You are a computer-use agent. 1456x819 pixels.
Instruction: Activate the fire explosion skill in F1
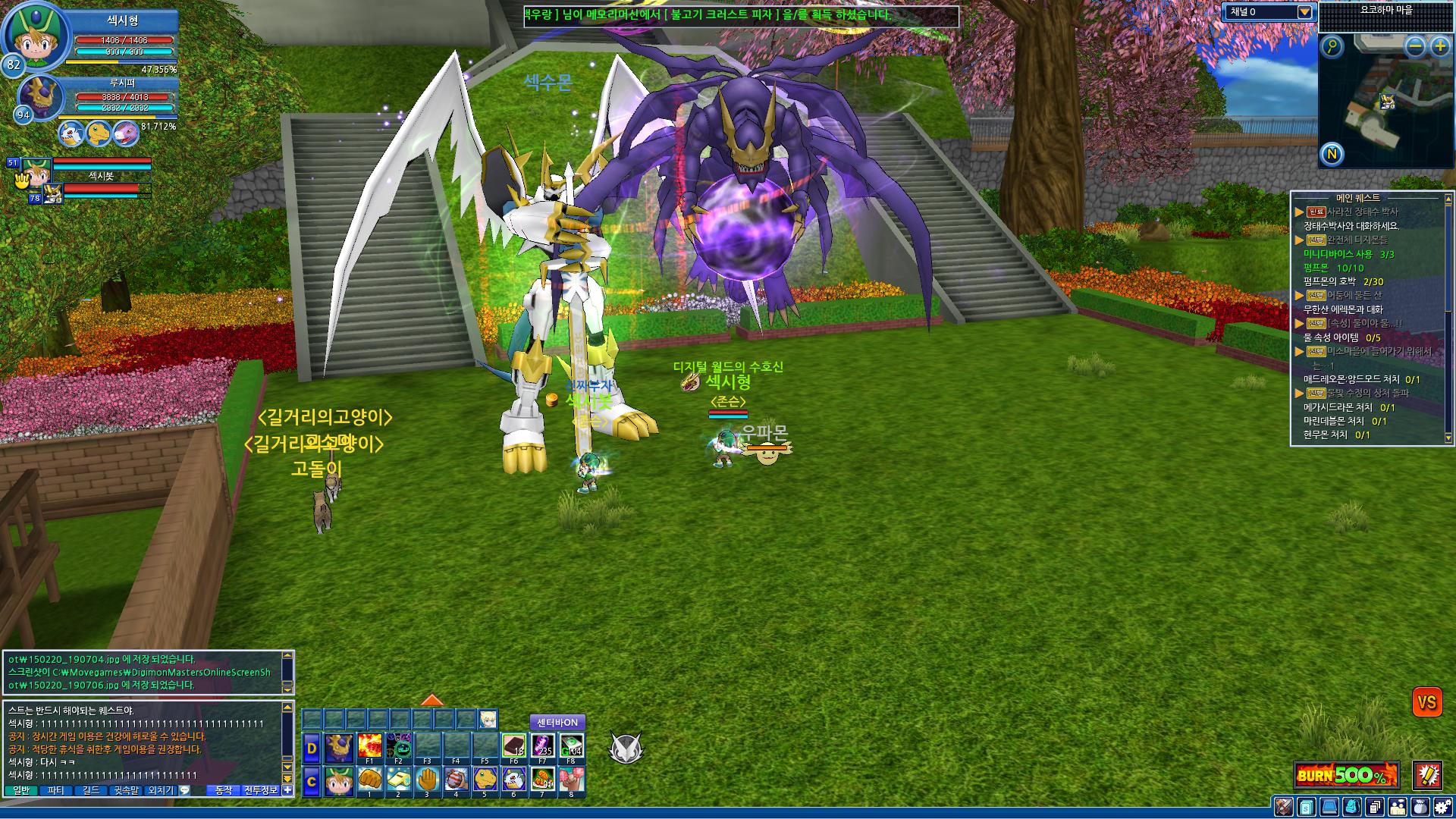[x=369, y=746]
